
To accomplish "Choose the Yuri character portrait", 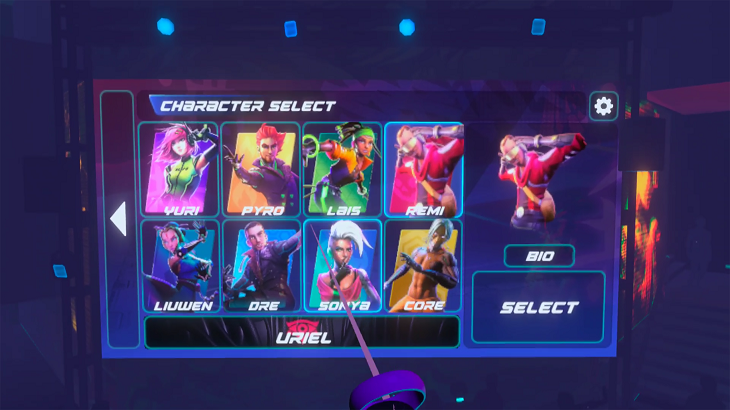I will pos(179,169).
